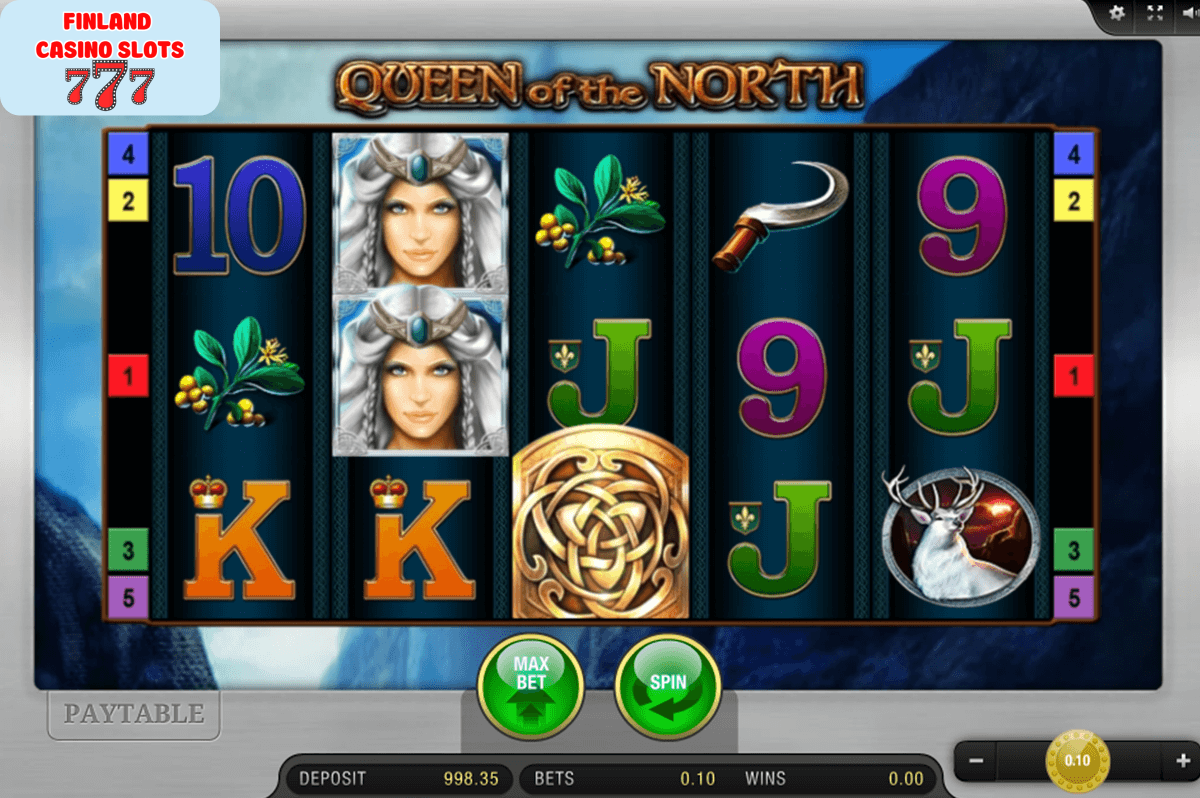This screenshot has width=1200, height=798.
Task: Open the PAYTABLE
Action: [x=134, y=714]
